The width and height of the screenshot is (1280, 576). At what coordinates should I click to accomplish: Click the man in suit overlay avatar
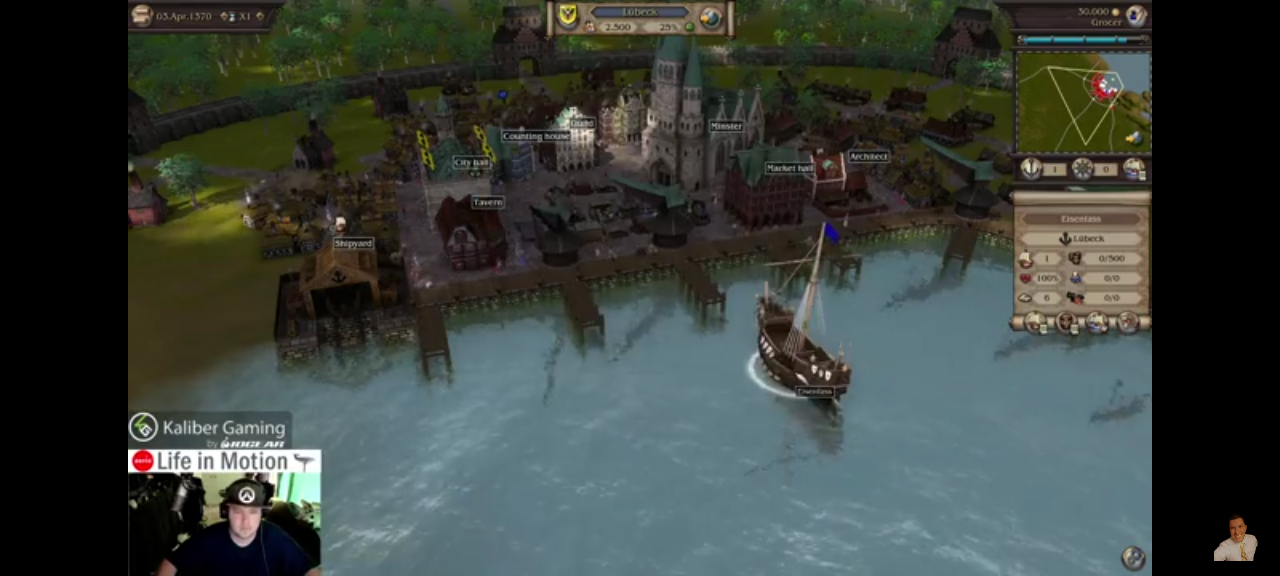click(x=1235, y=539)
